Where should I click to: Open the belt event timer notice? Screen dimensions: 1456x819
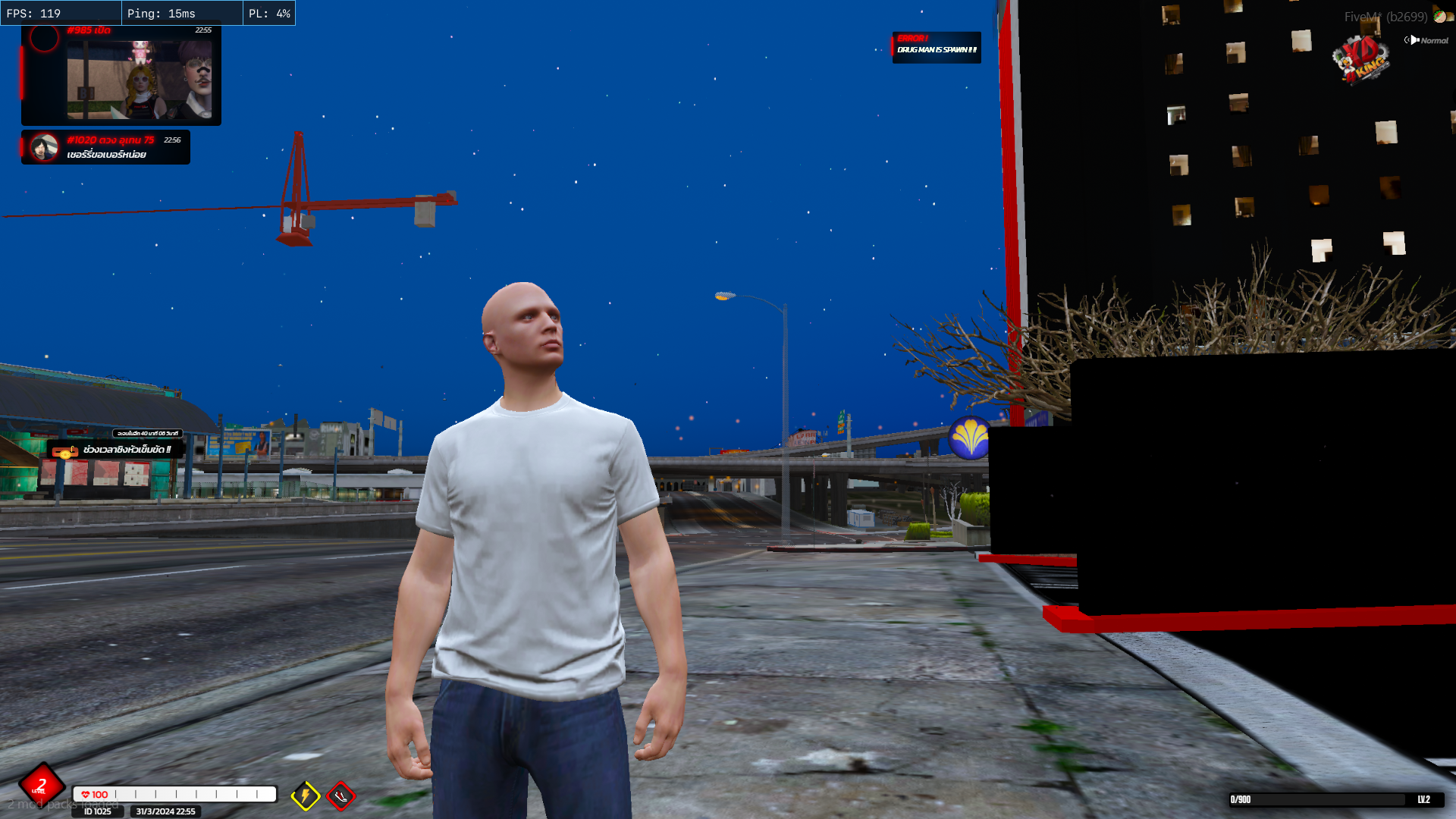click(116, 449)
